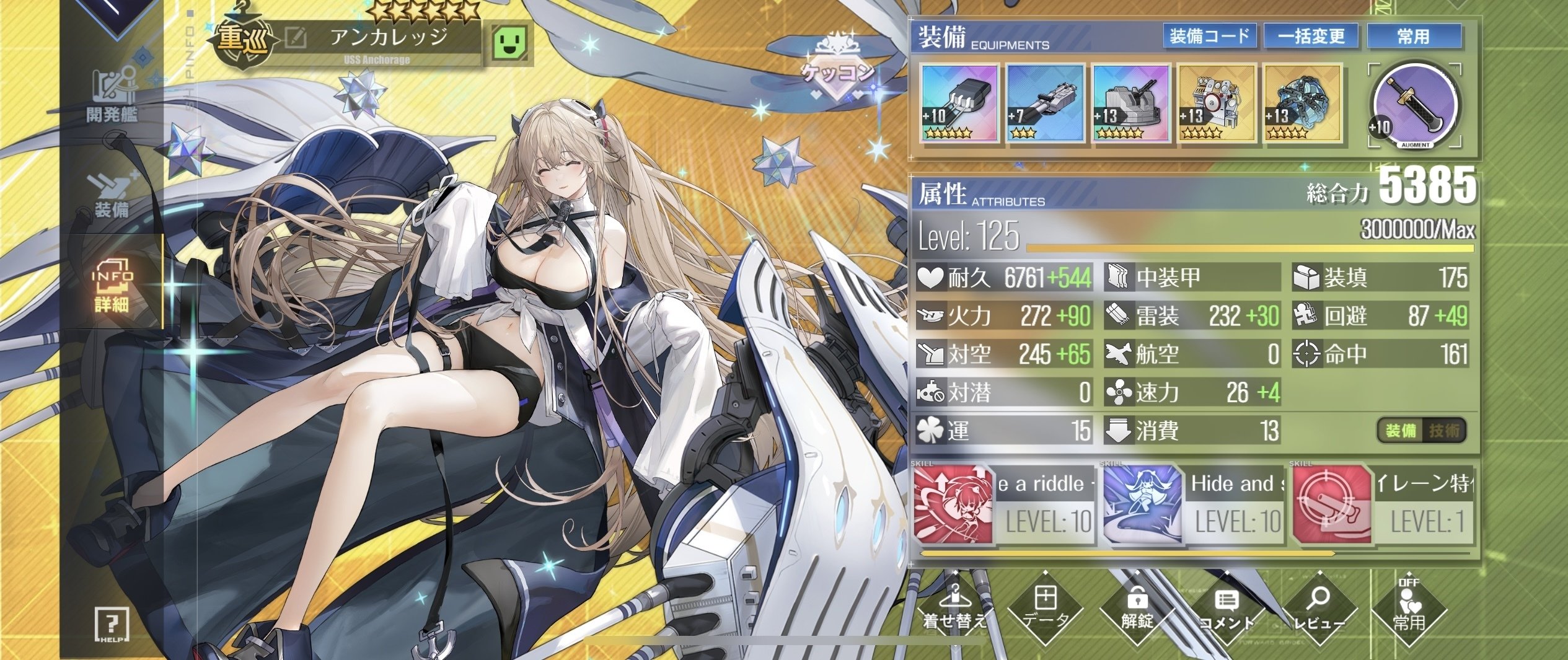Select the +7 torpedo launcher equipment slot
The width and height of the screenshot is (1568, 660).
(x=1045, y=103)
